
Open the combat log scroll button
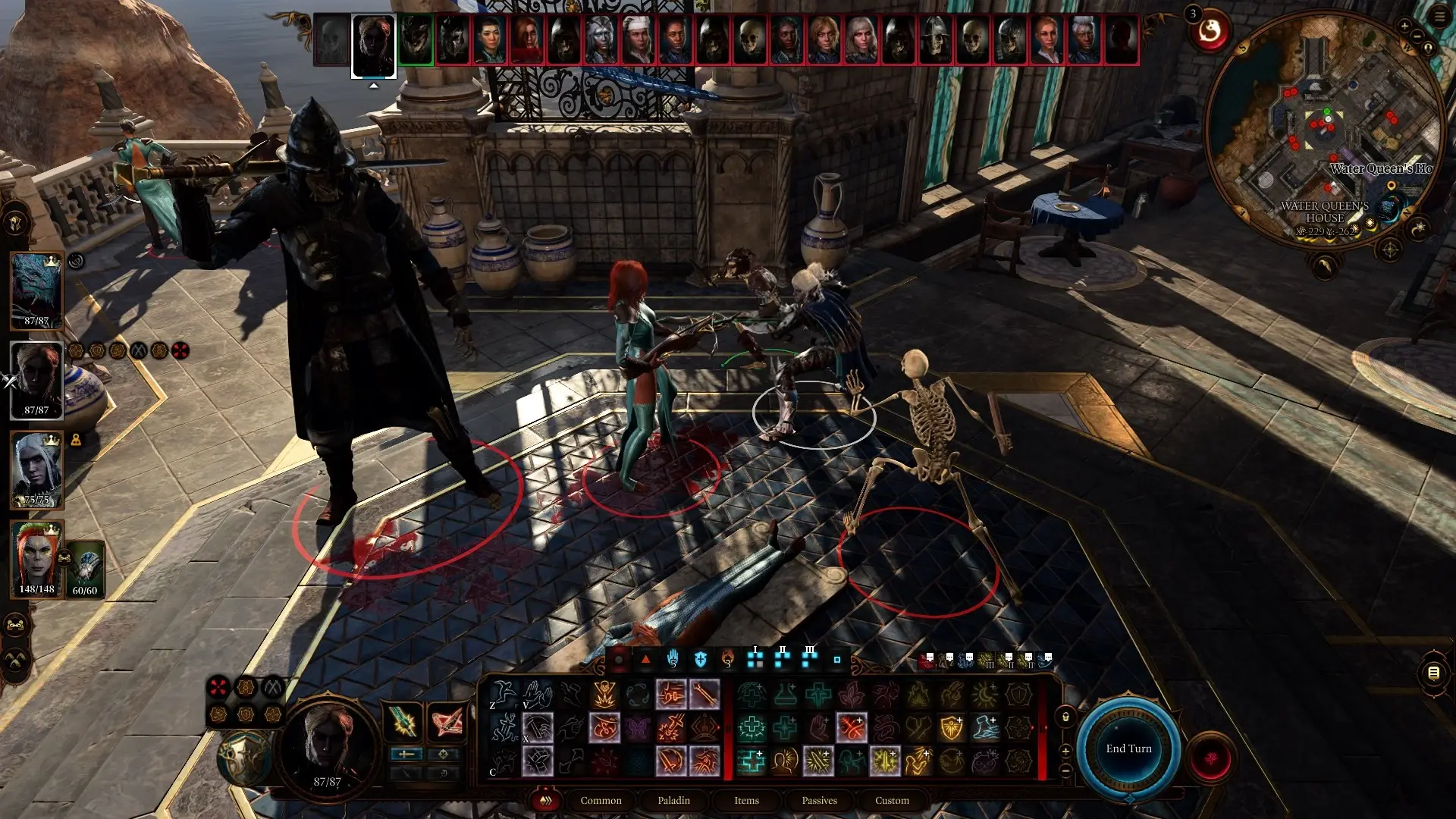coord(1433,673)
